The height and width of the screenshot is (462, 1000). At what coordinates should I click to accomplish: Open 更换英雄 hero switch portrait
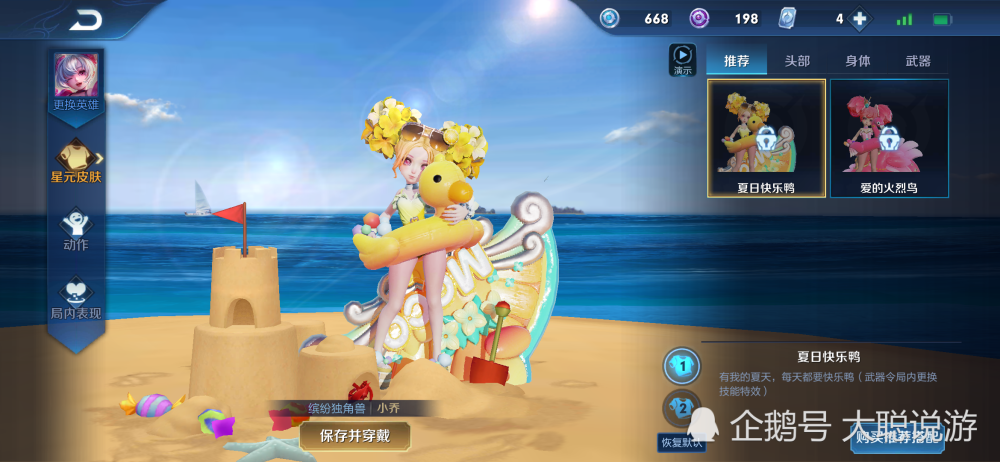click(76, 79)
